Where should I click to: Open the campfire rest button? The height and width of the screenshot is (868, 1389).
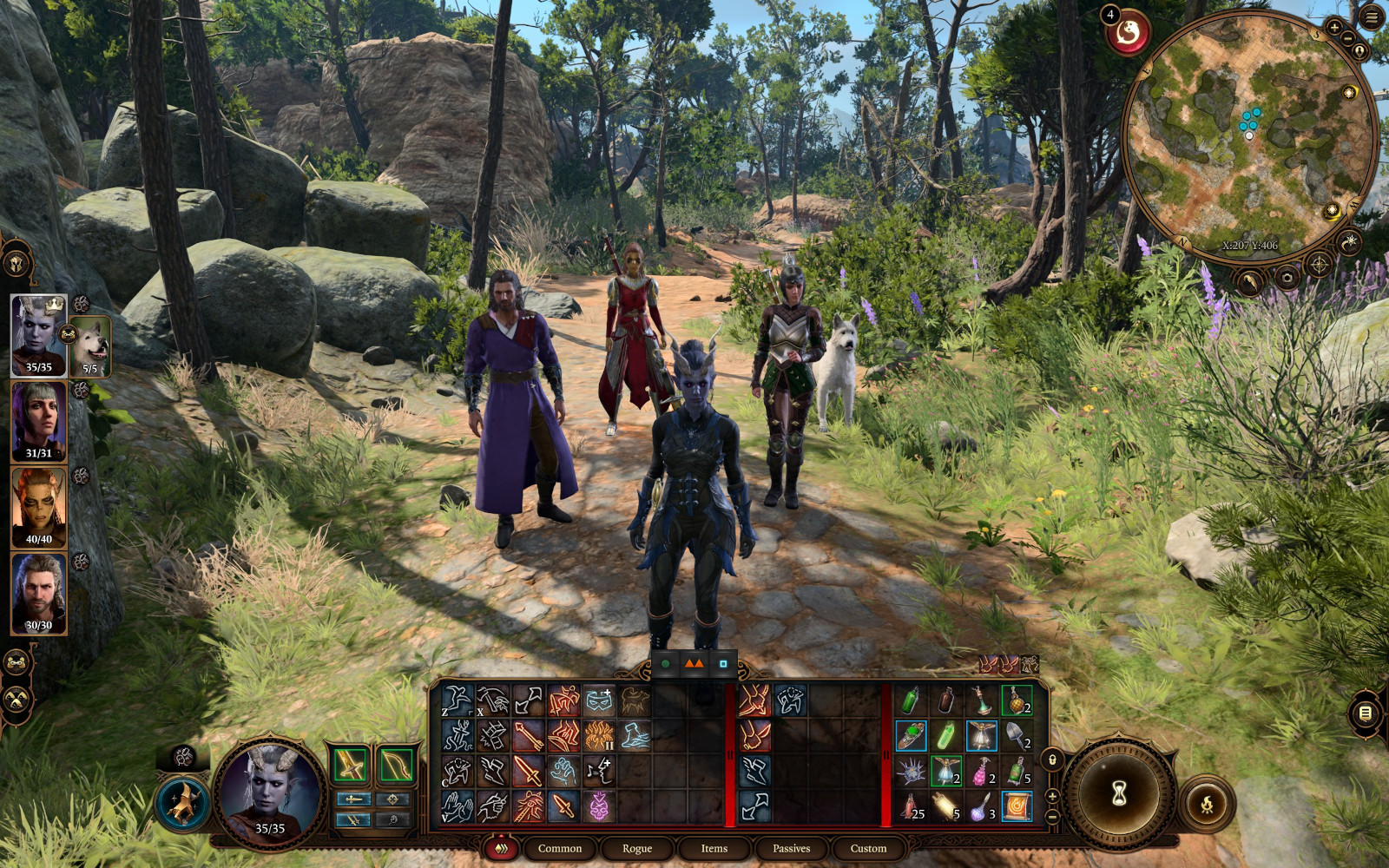(1206, 805)
